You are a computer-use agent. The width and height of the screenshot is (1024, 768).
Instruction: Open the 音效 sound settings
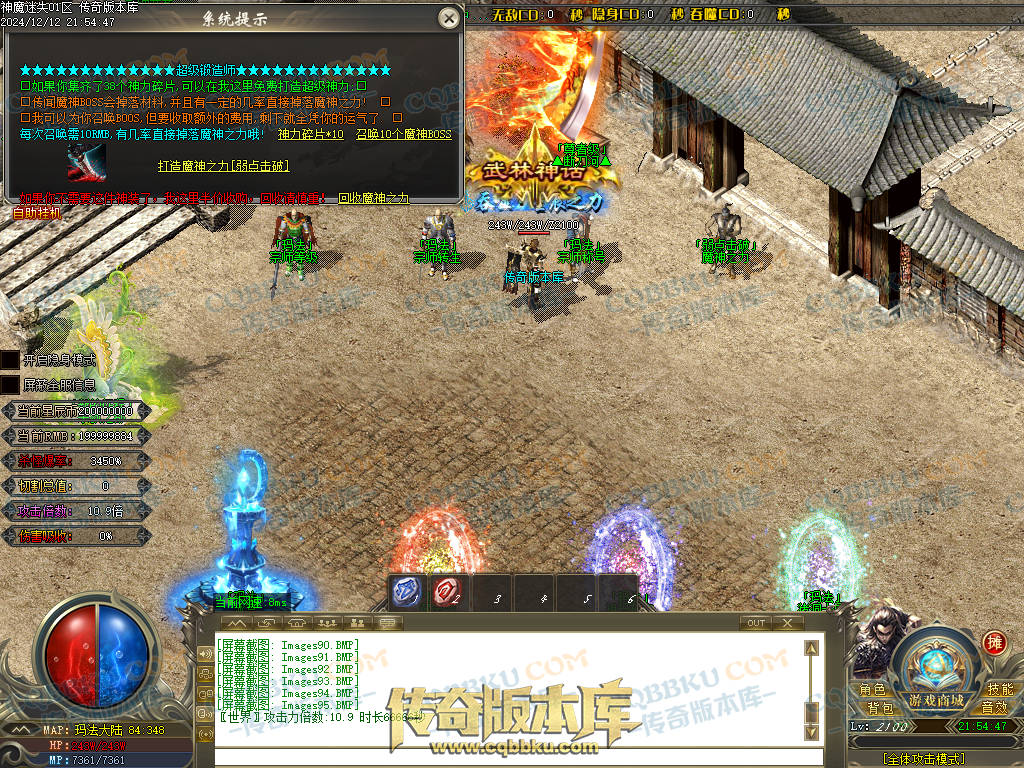click(993, 708)
